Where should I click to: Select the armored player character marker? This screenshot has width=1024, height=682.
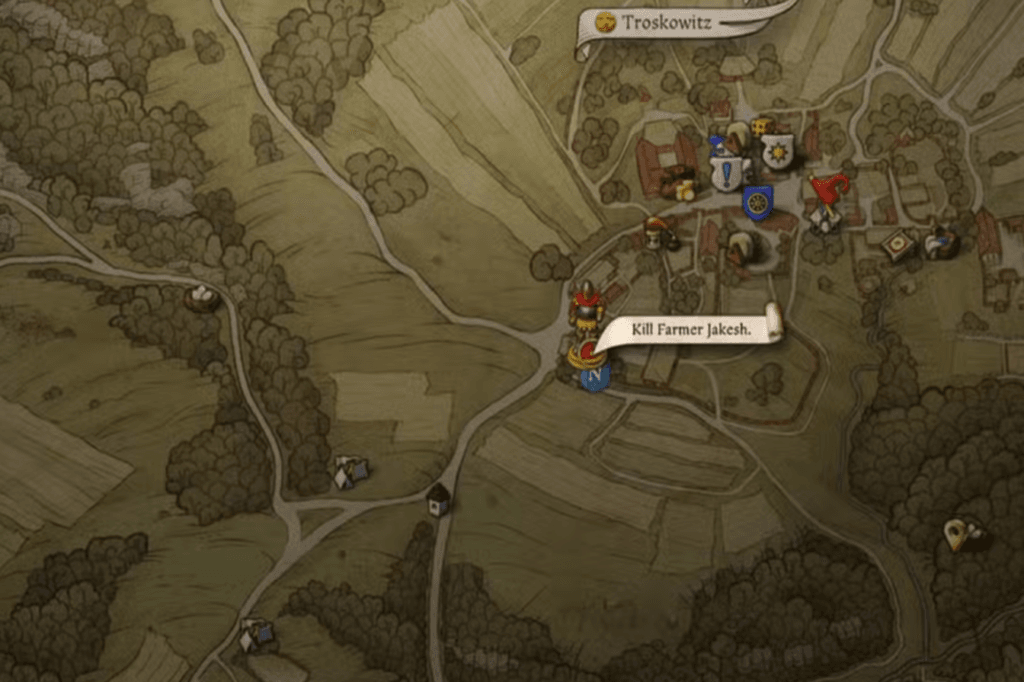pyautogui.click(x=586, y=305)
